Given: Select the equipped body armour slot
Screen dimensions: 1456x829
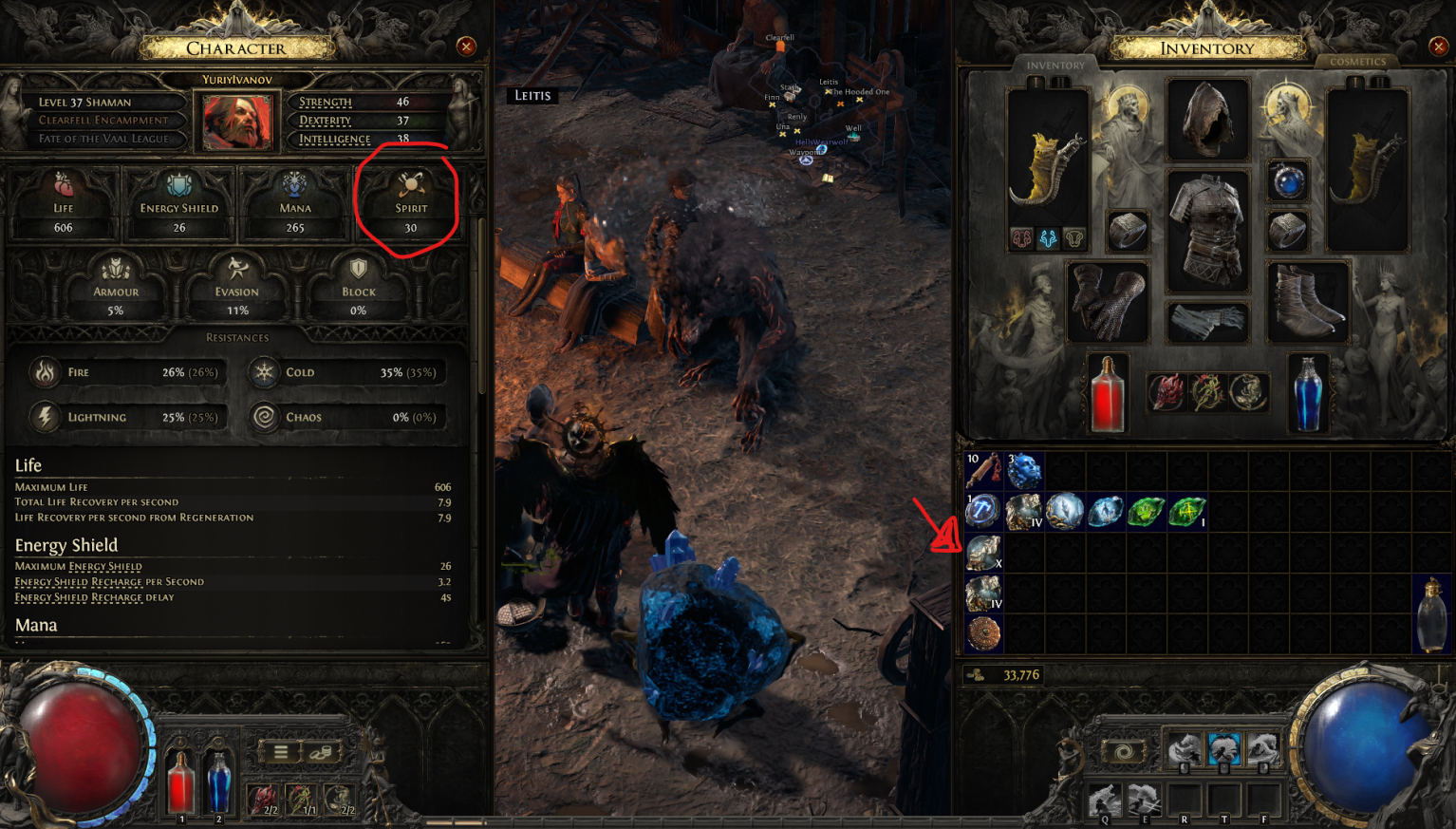Looking at the screenshot, I should pyautogui.click(x=1206, y=229).
